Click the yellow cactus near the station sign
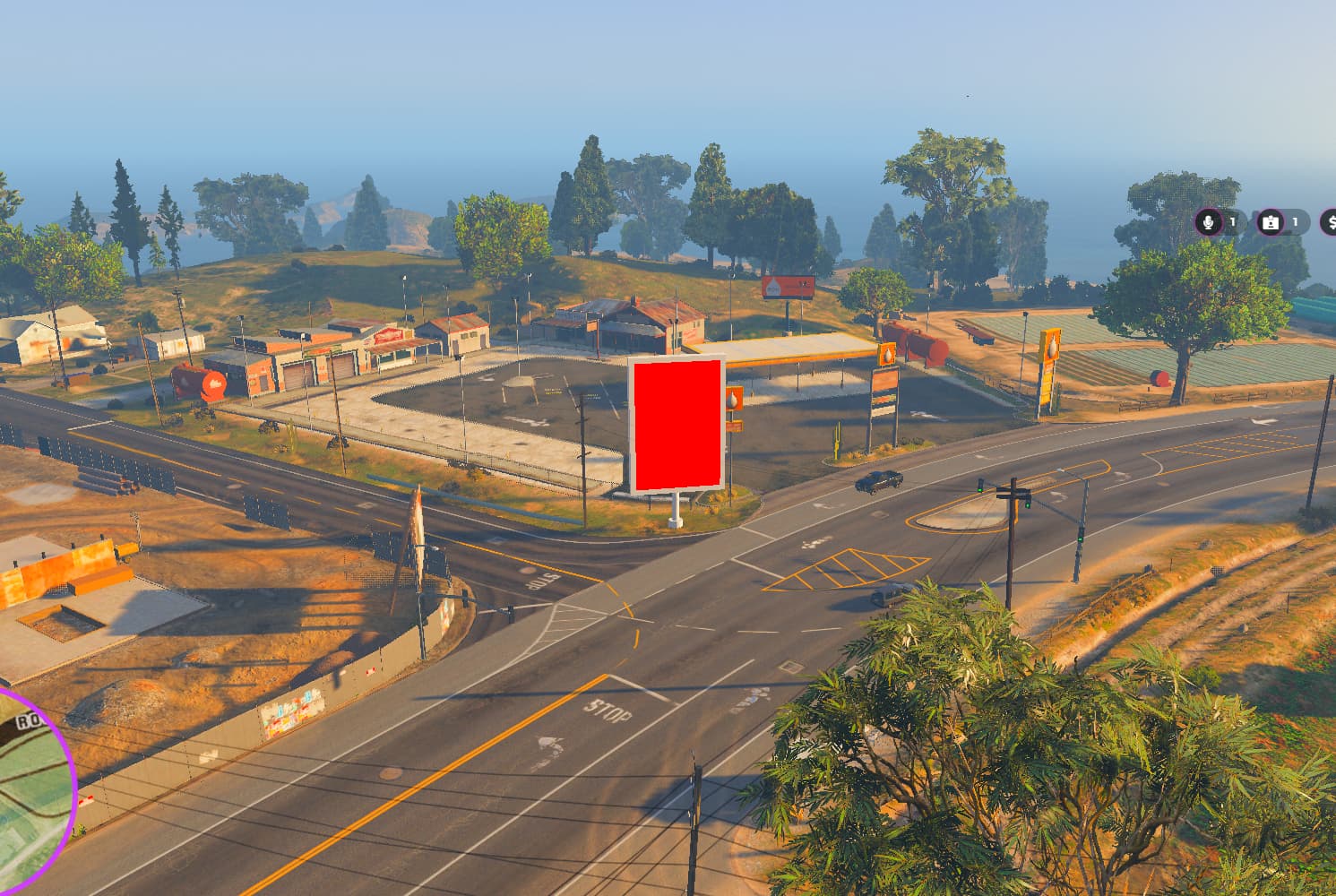Viewport: 1336px width, 896px height. coord(837,440)
